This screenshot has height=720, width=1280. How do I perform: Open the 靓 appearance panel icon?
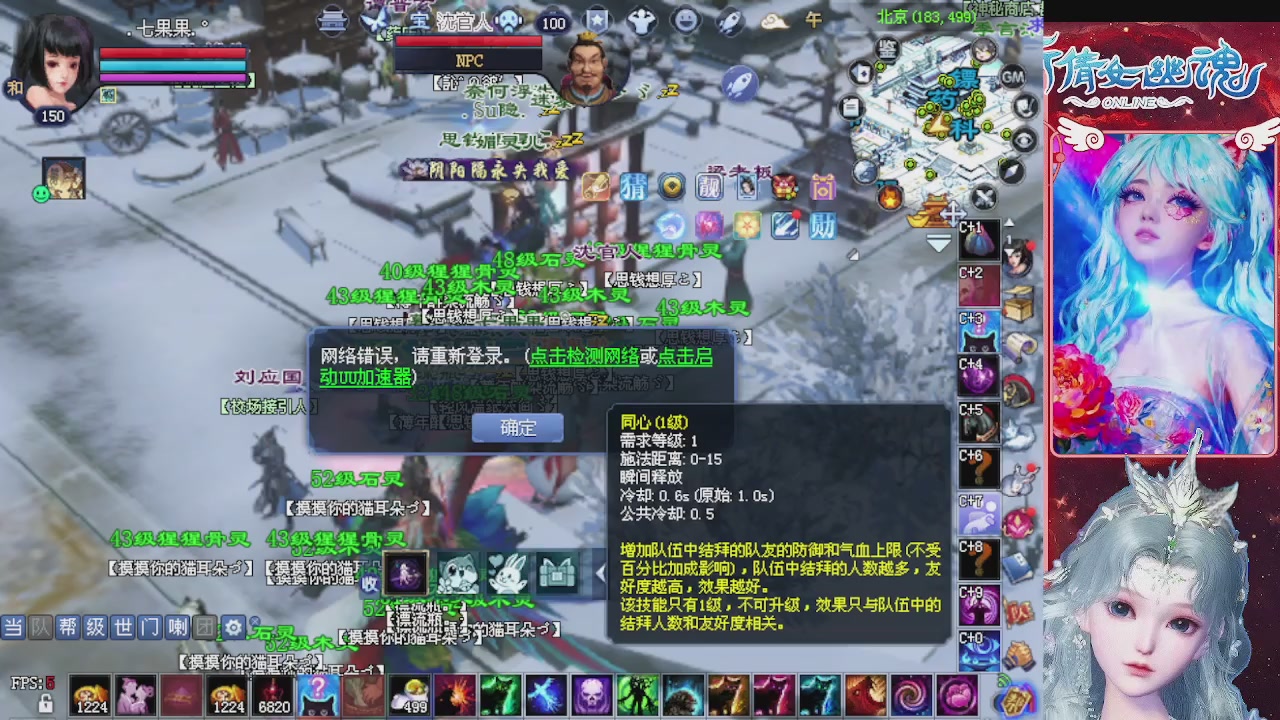pyautogui.click(x=708, y=188)
